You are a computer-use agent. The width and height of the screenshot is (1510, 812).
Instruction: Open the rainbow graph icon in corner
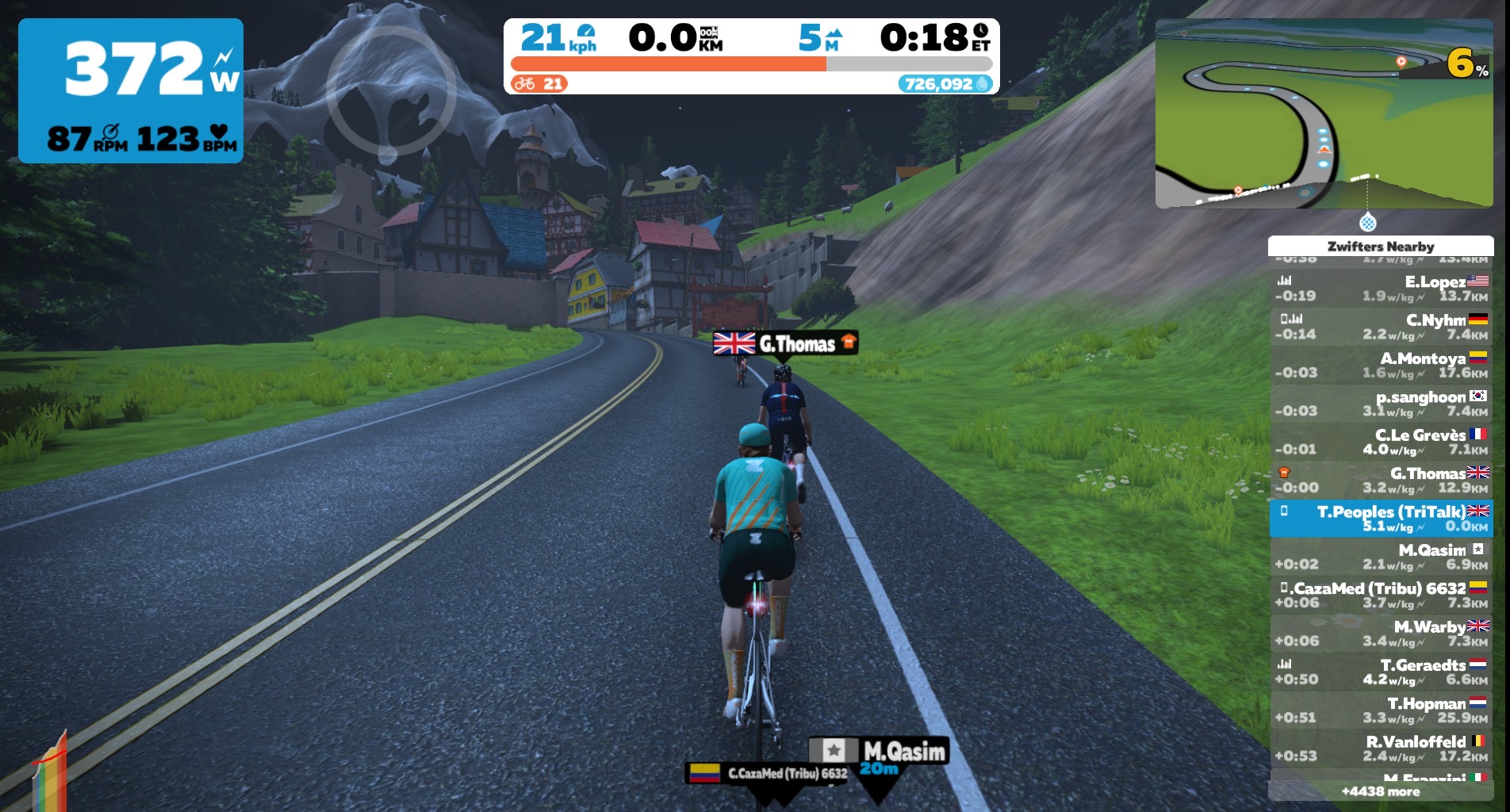(49, 773)
